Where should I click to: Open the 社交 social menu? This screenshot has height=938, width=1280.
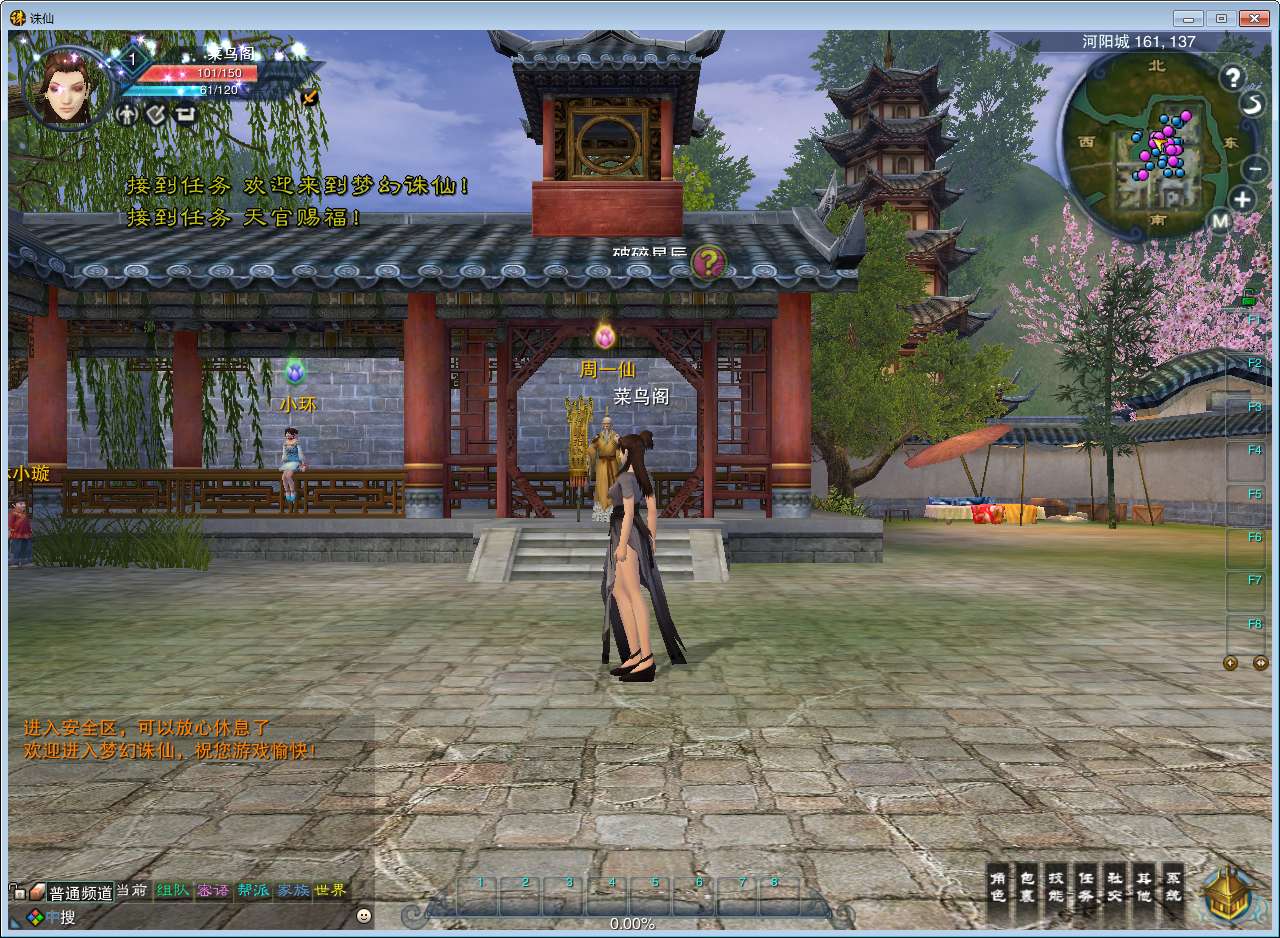coord(1115,888)
